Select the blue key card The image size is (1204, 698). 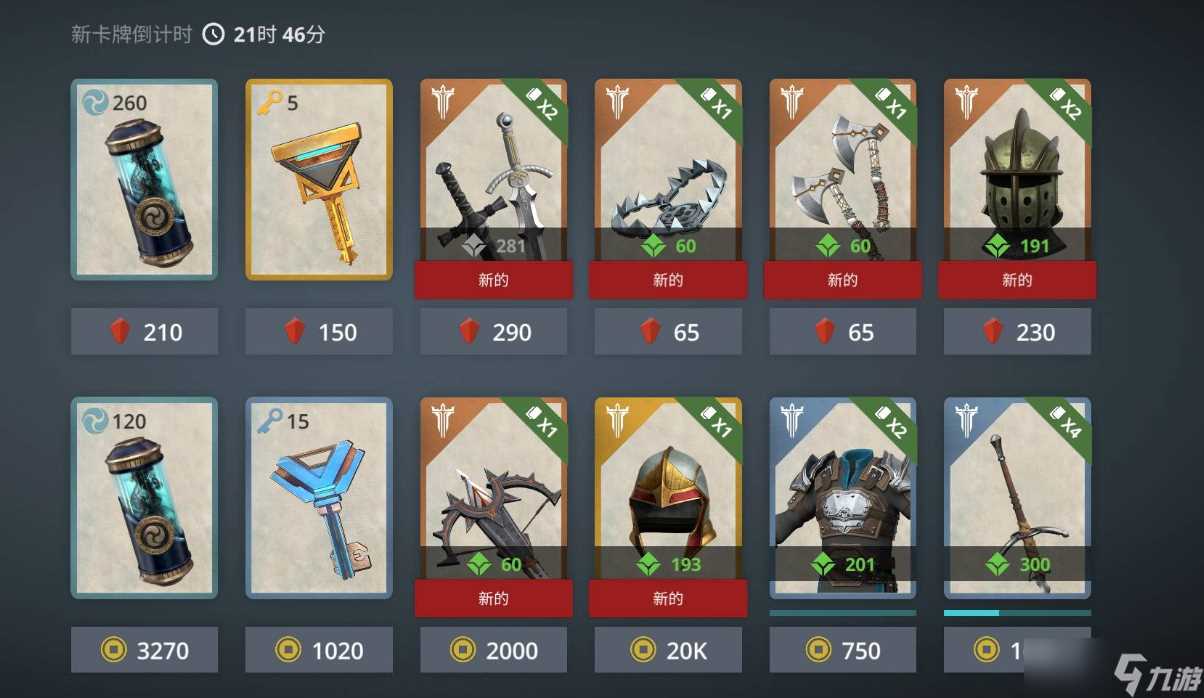pyautogui.click(x=319, y=497)
